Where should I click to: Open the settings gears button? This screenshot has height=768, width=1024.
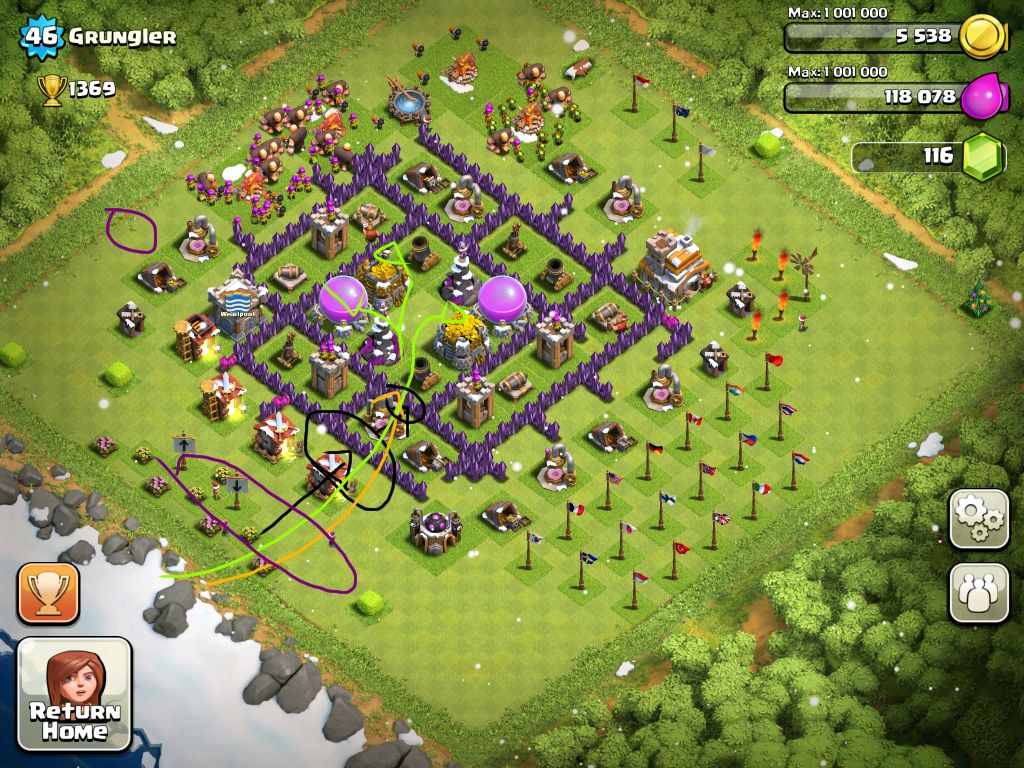978,519
